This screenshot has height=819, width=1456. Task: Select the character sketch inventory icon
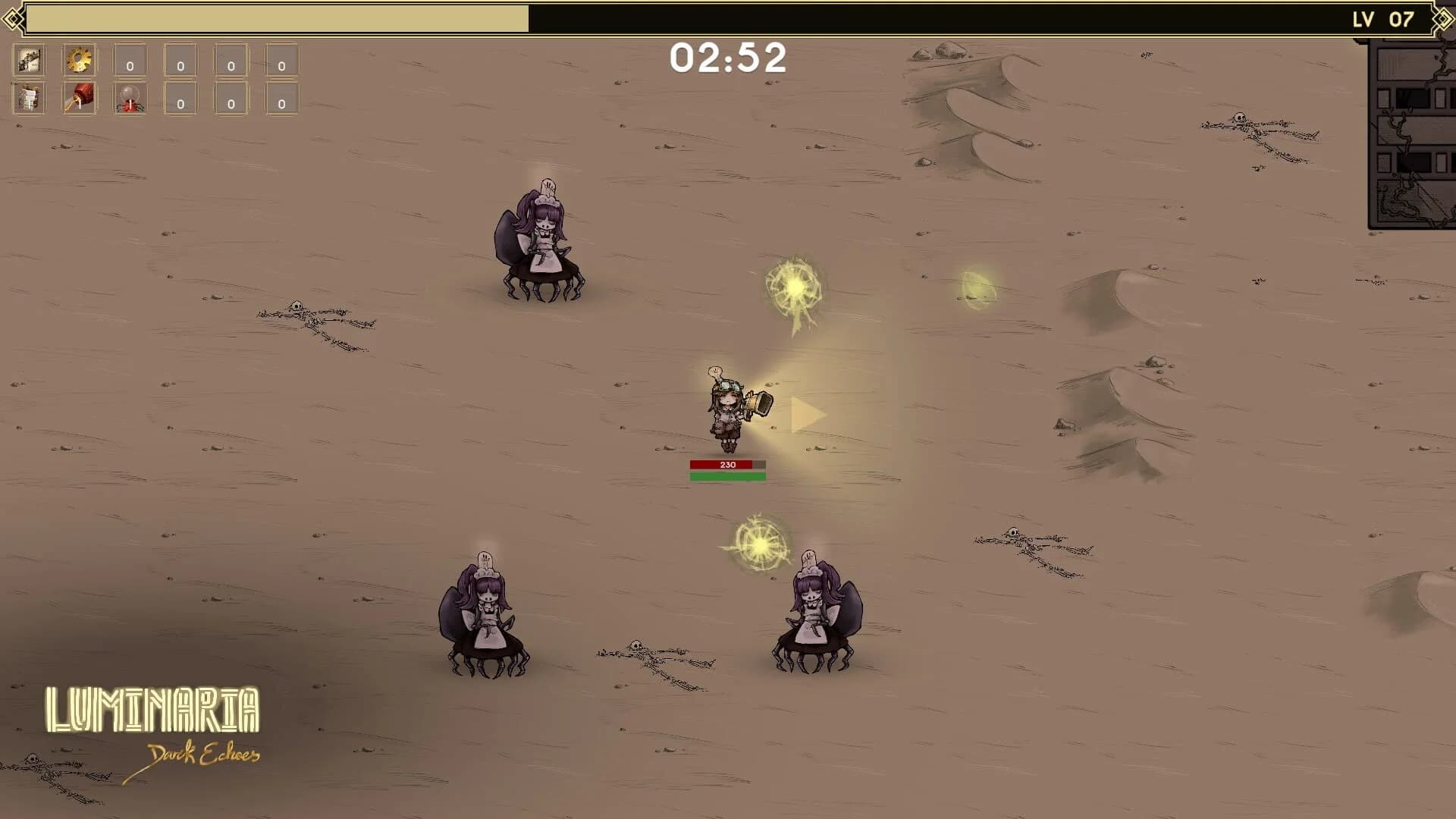tap(27, 61)
